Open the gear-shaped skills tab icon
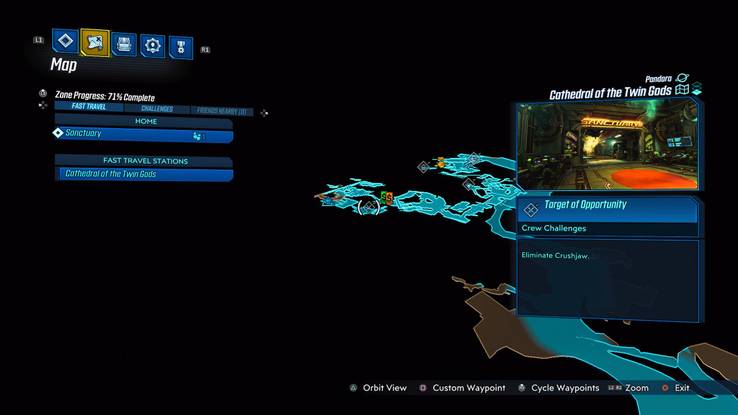Viewport: 738px width, 415px height. 152,45
